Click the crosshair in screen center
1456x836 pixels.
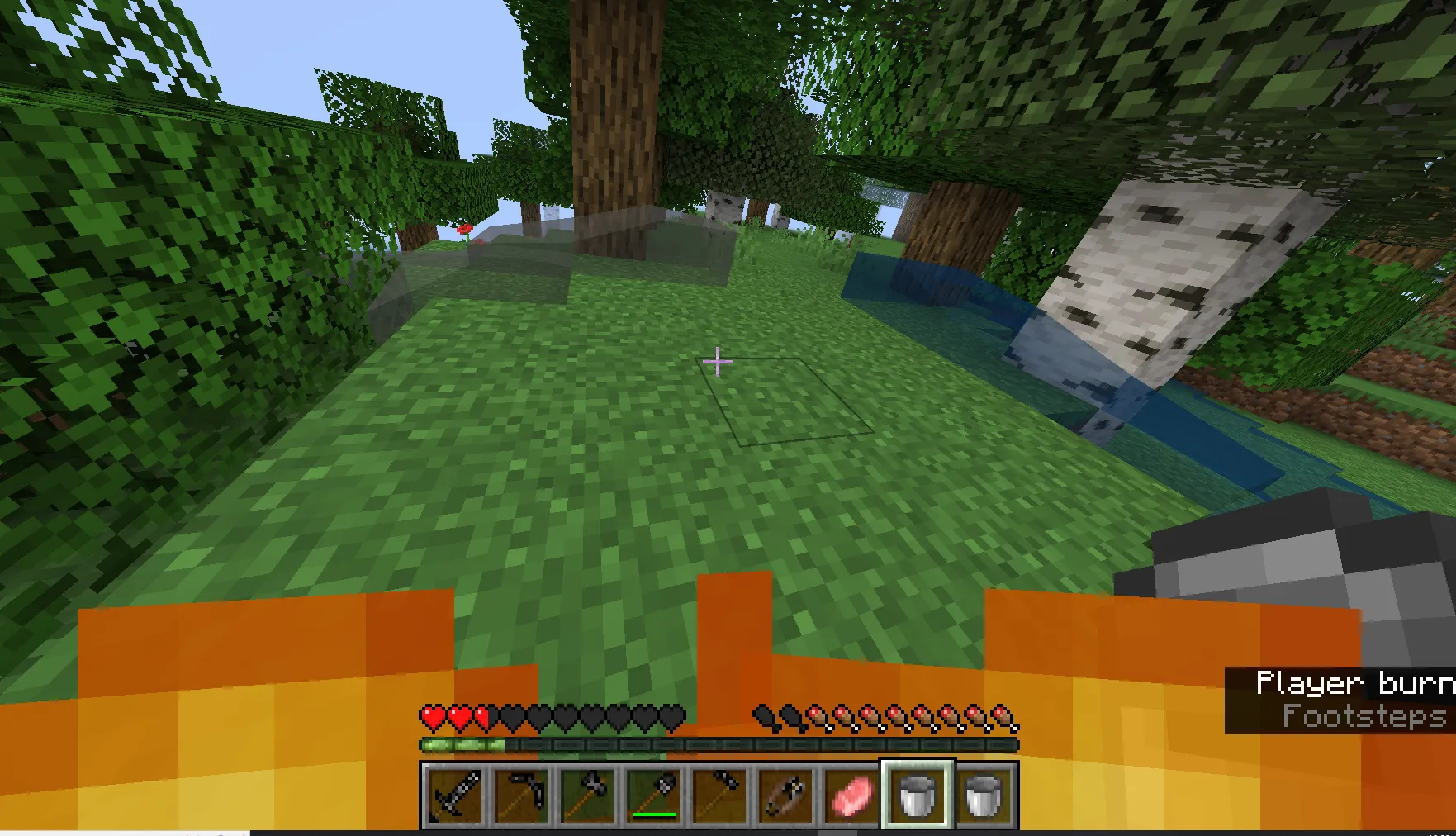click(718, 361)
